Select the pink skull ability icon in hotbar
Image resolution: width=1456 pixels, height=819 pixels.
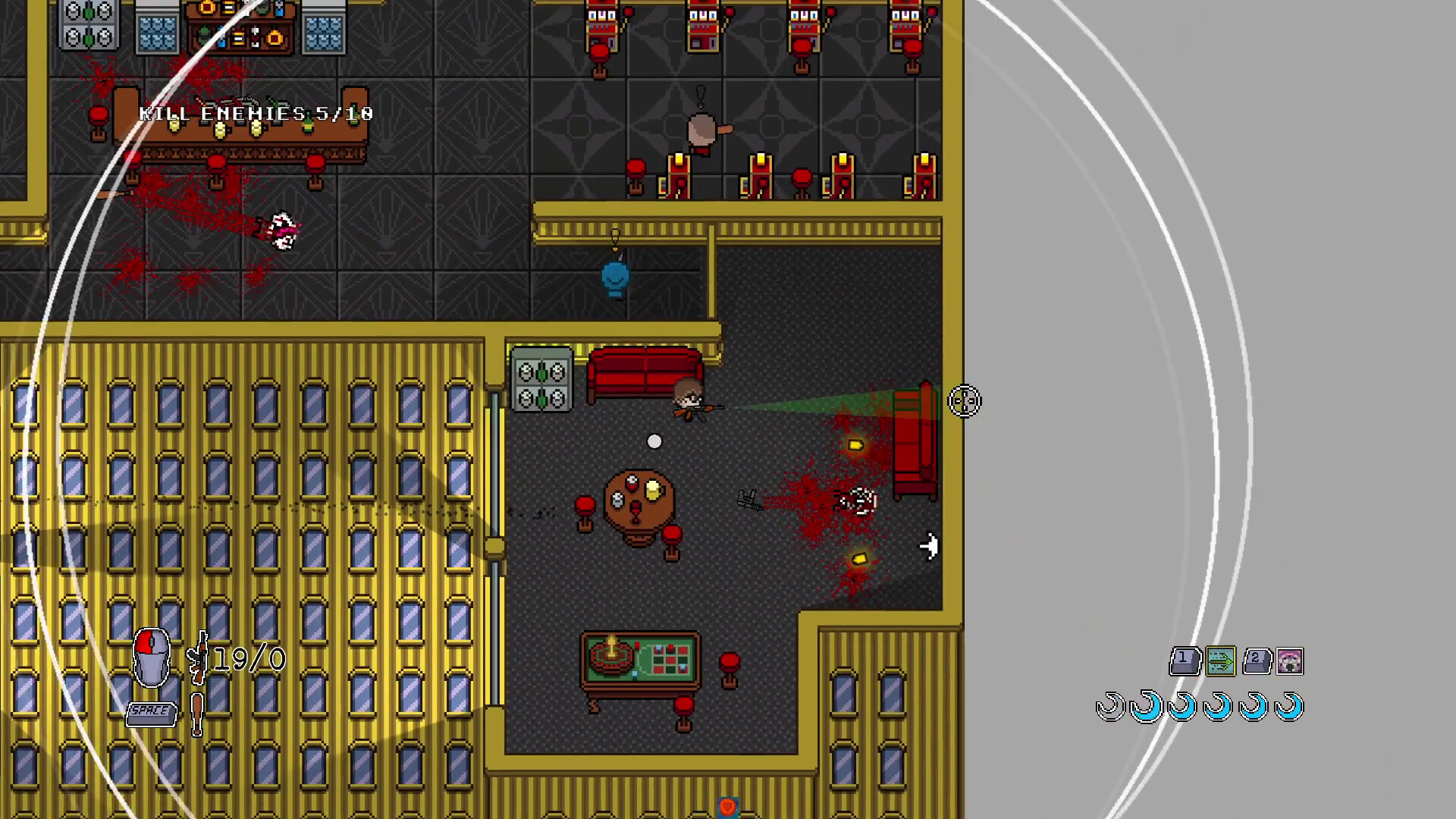point(1289,661)
